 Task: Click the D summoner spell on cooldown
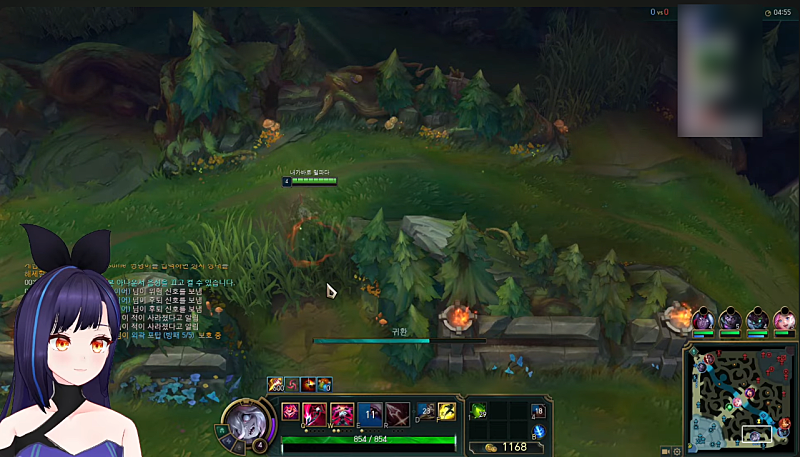426,410
